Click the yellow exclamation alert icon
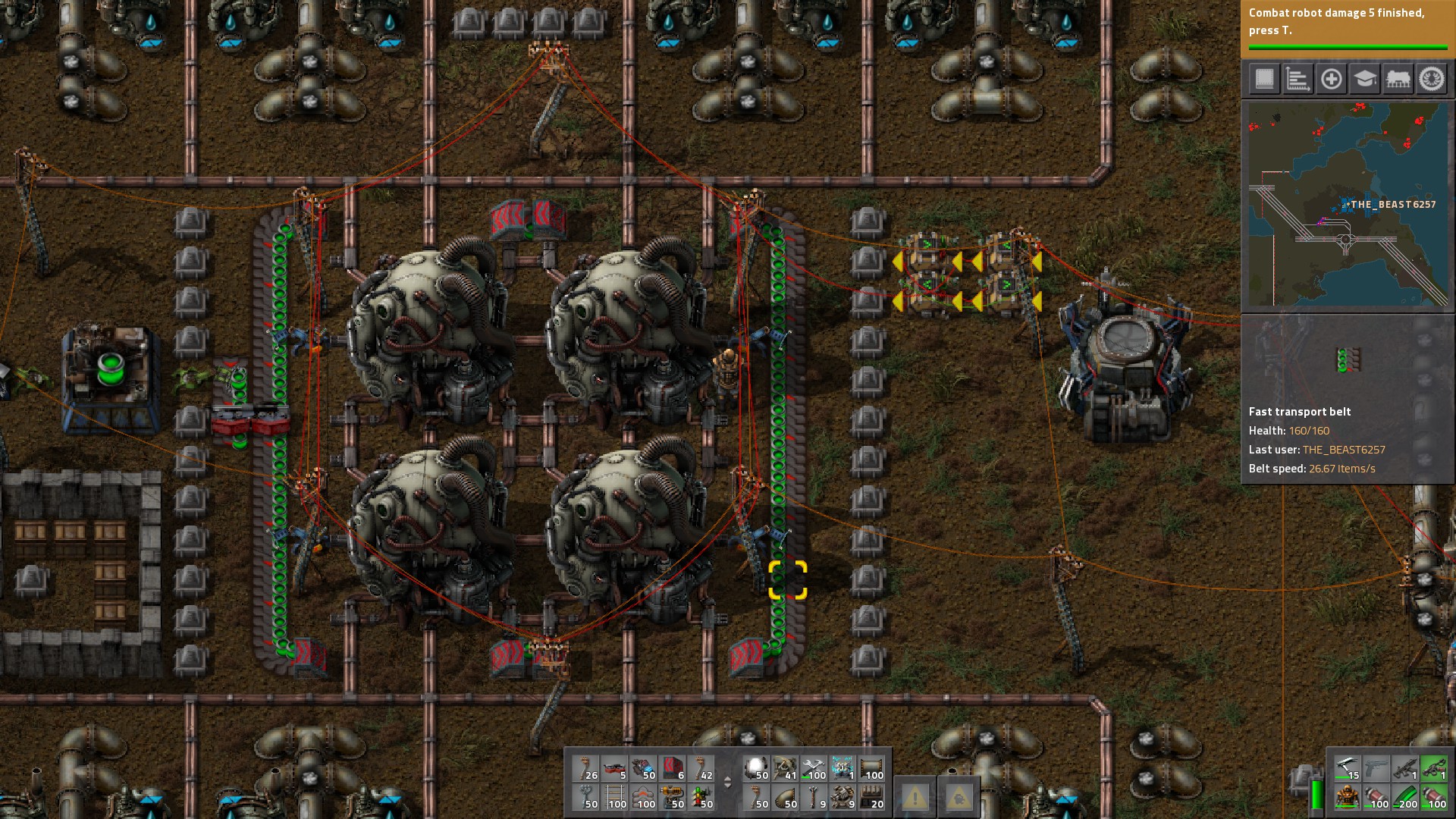The height and width of the screenshot is (819, 1456). [x=915, y=797]
